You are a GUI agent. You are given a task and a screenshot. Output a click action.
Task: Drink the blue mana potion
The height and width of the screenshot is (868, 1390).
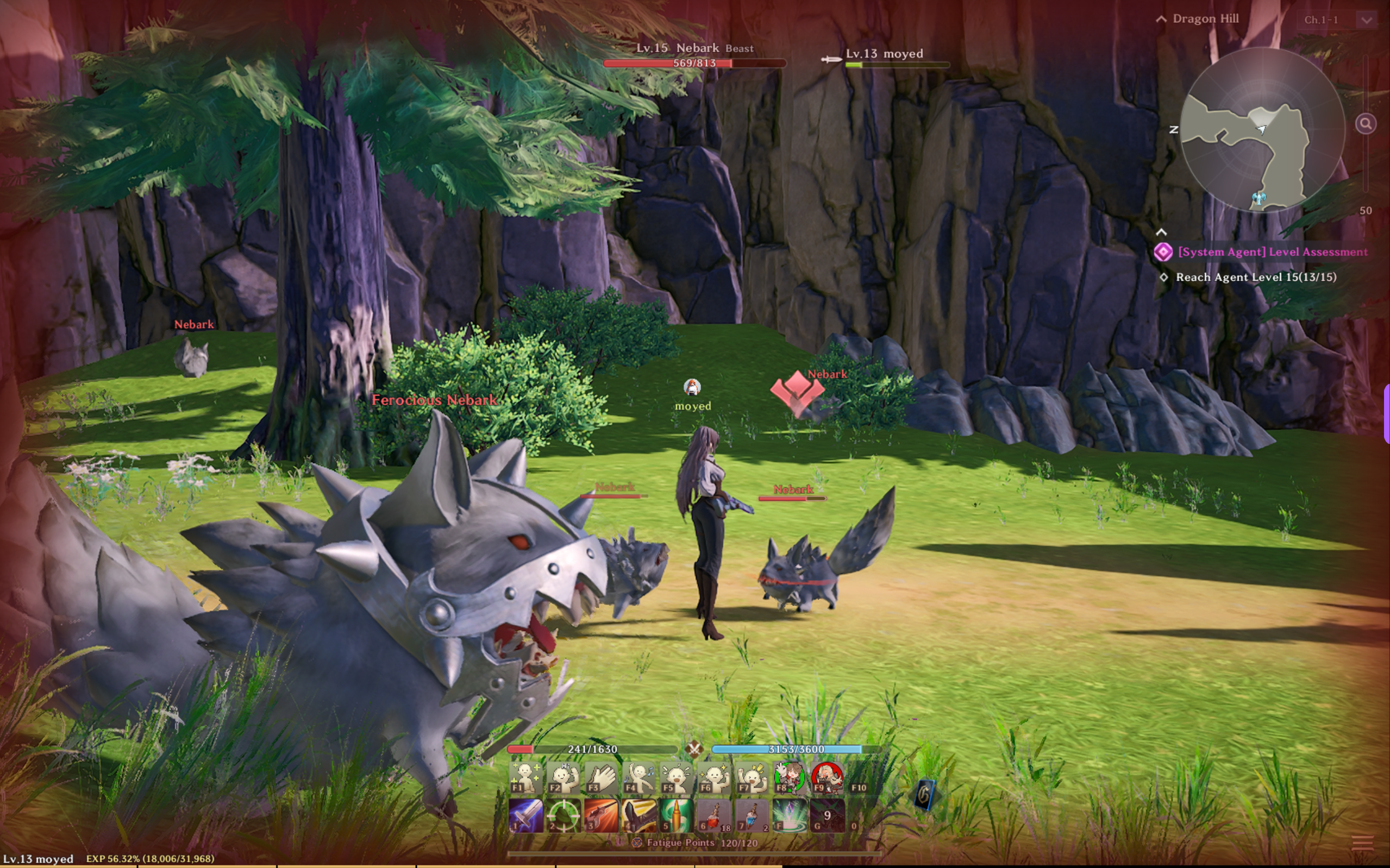pos(752,815)
